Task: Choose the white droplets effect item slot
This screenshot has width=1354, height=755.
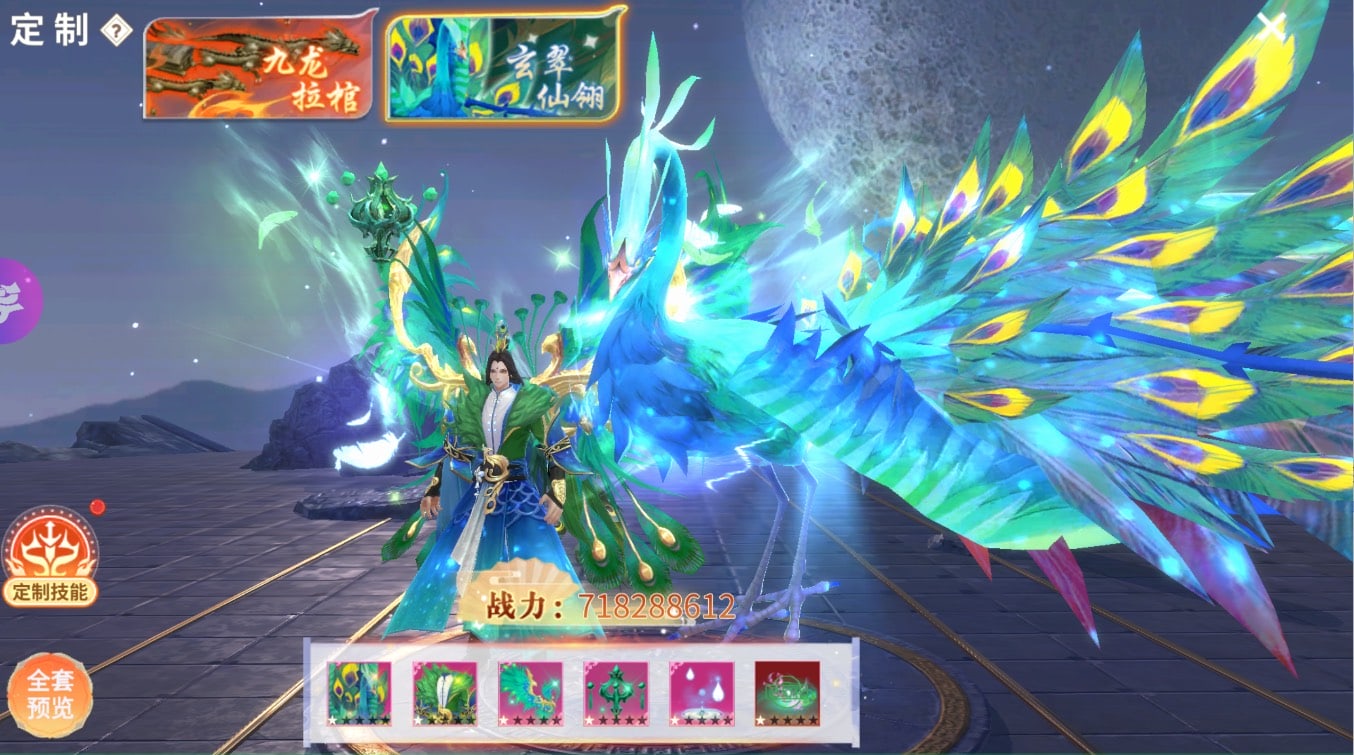Action: coord(701,692)
